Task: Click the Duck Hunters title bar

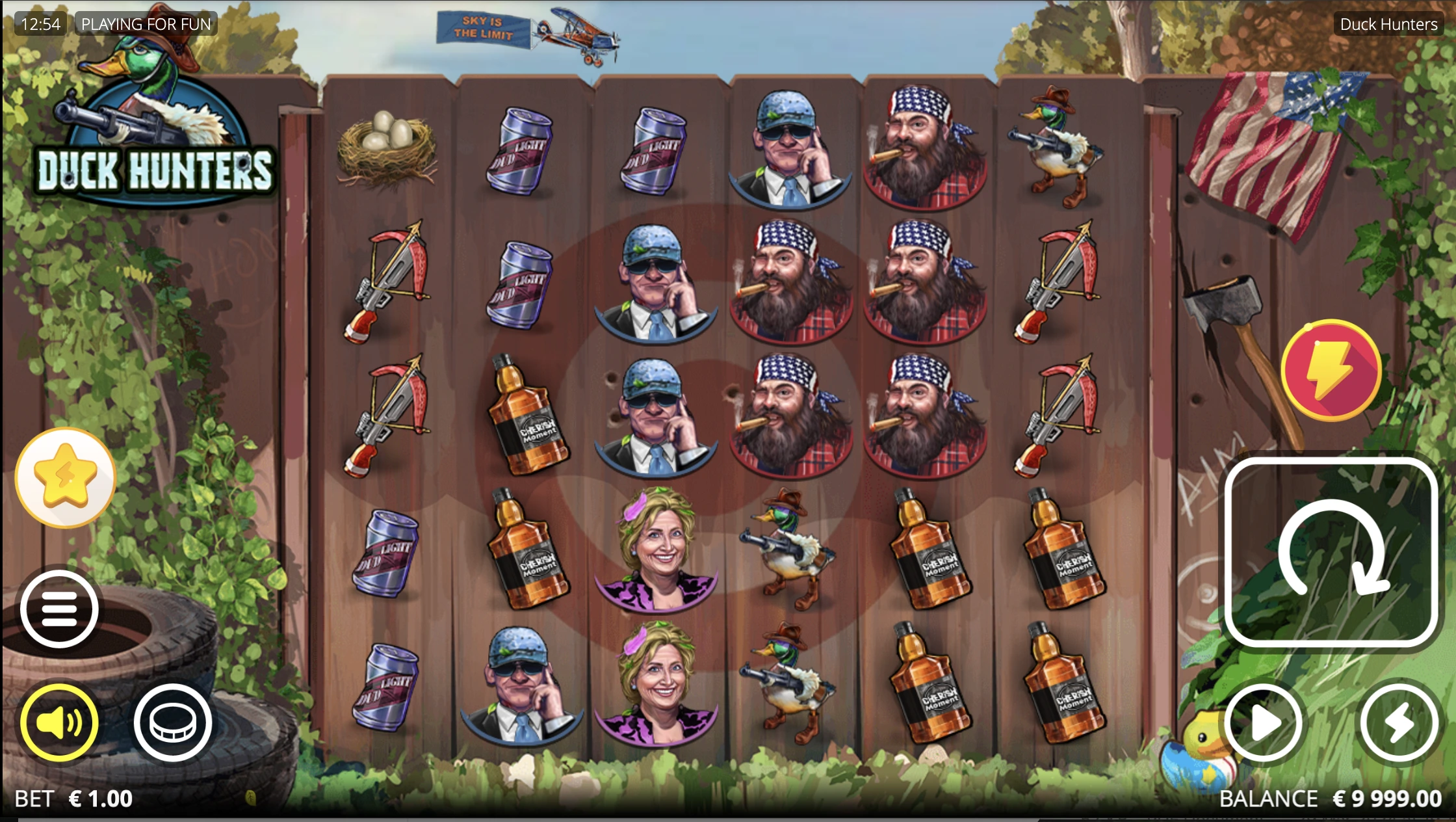Action: click(1387, 24)
